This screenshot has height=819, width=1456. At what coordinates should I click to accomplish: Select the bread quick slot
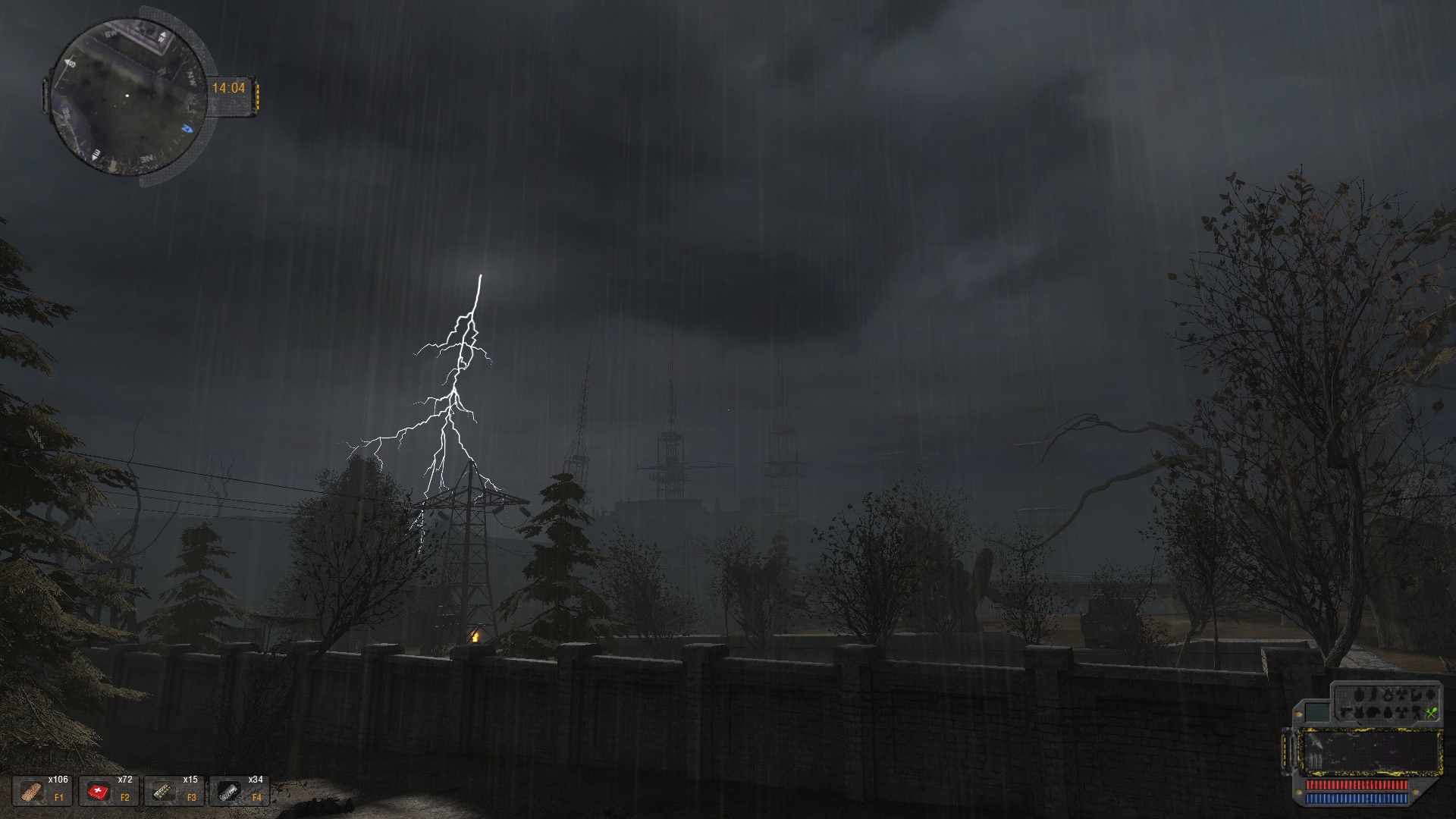(x=42, y=791)
